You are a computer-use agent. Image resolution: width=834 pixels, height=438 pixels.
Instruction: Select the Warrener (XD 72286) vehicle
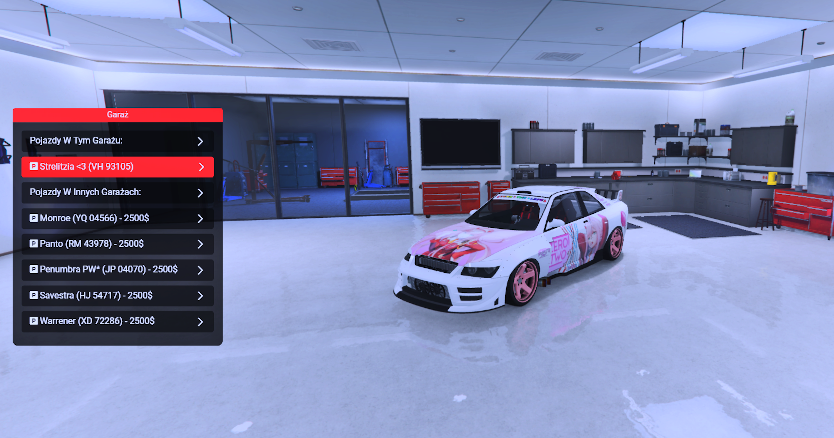117,321
